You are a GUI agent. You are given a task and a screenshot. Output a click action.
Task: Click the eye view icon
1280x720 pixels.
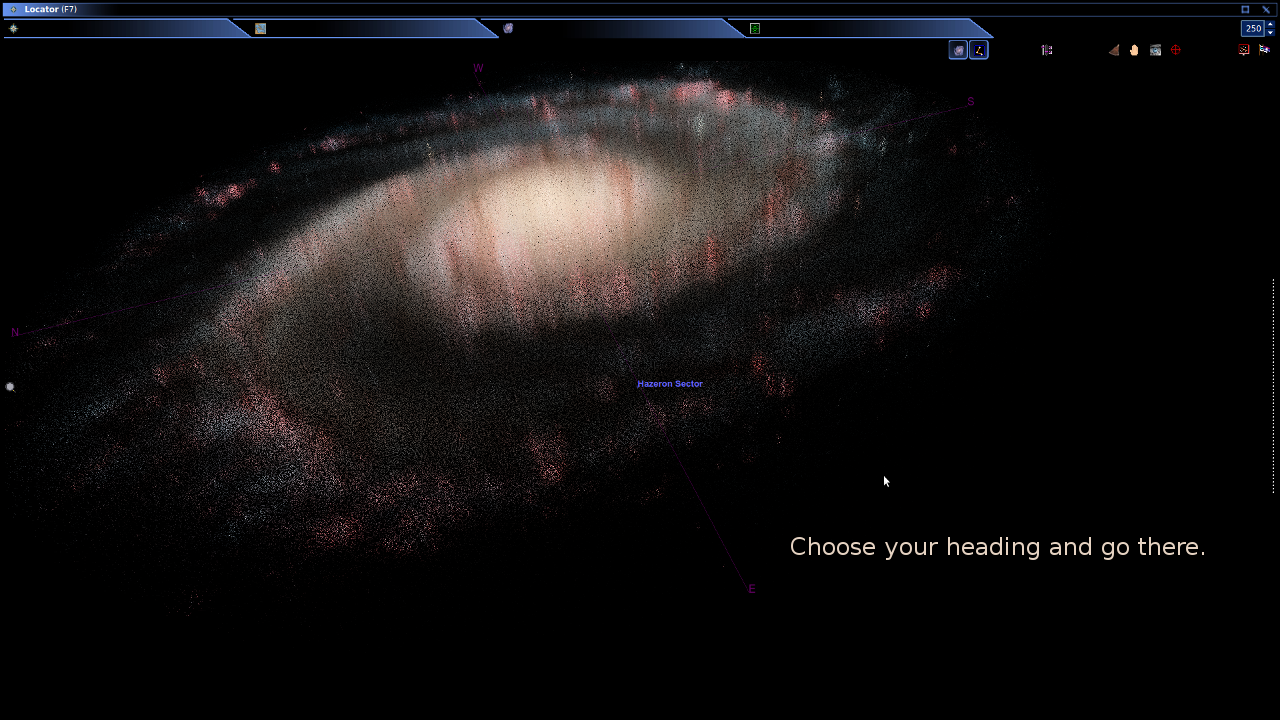(x=1155, y=50)
